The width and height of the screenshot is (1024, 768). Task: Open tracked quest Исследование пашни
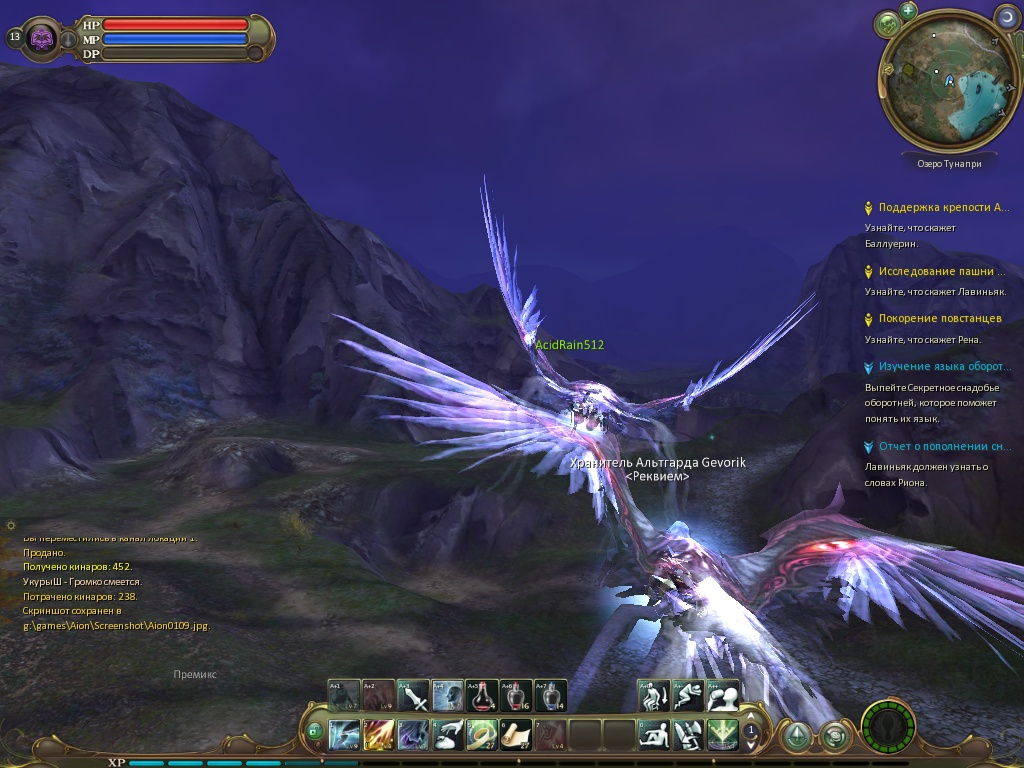942,271
